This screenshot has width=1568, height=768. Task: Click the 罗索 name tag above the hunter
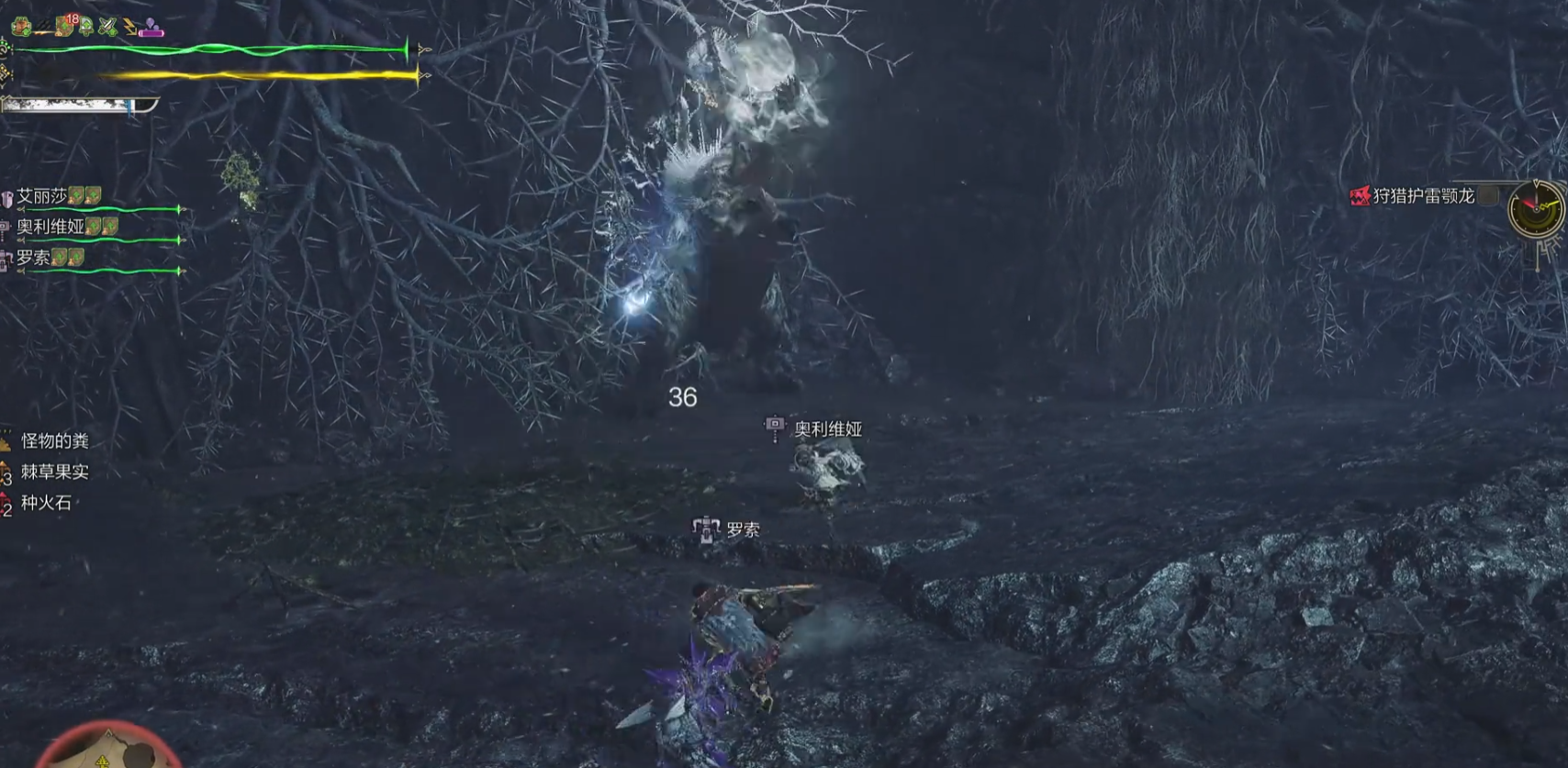pos(742,529)
